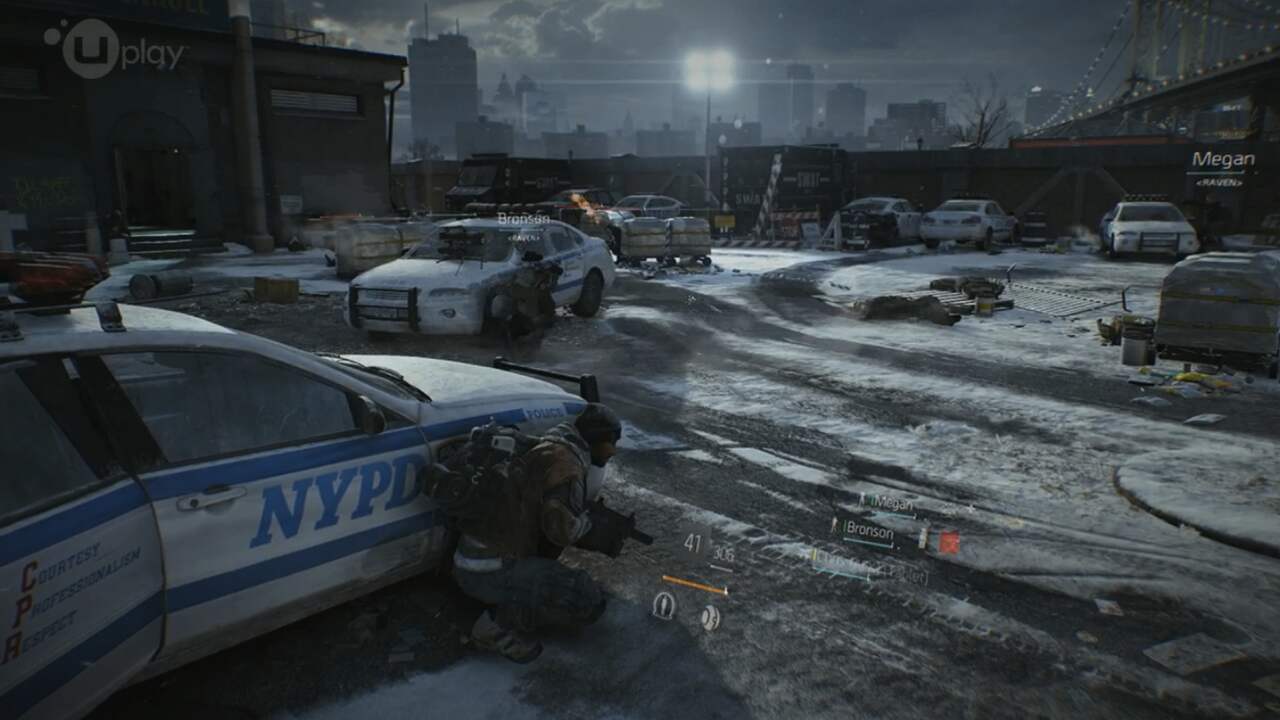This screenshot has width=1280, height=720.
Task: Expand the <RAVEN> clan tag under Megan
Action: (1219, 182)
